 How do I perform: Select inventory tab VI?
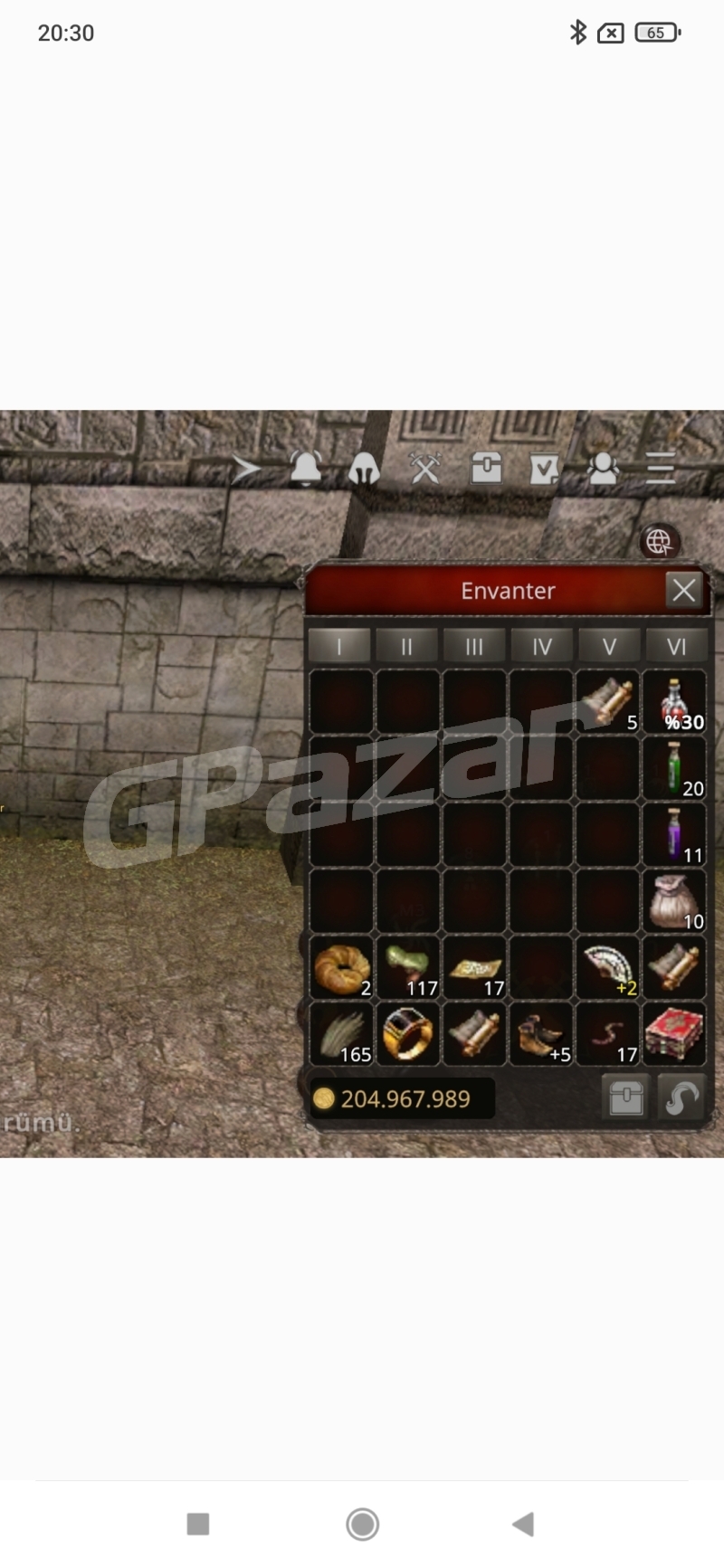(676, 646)
